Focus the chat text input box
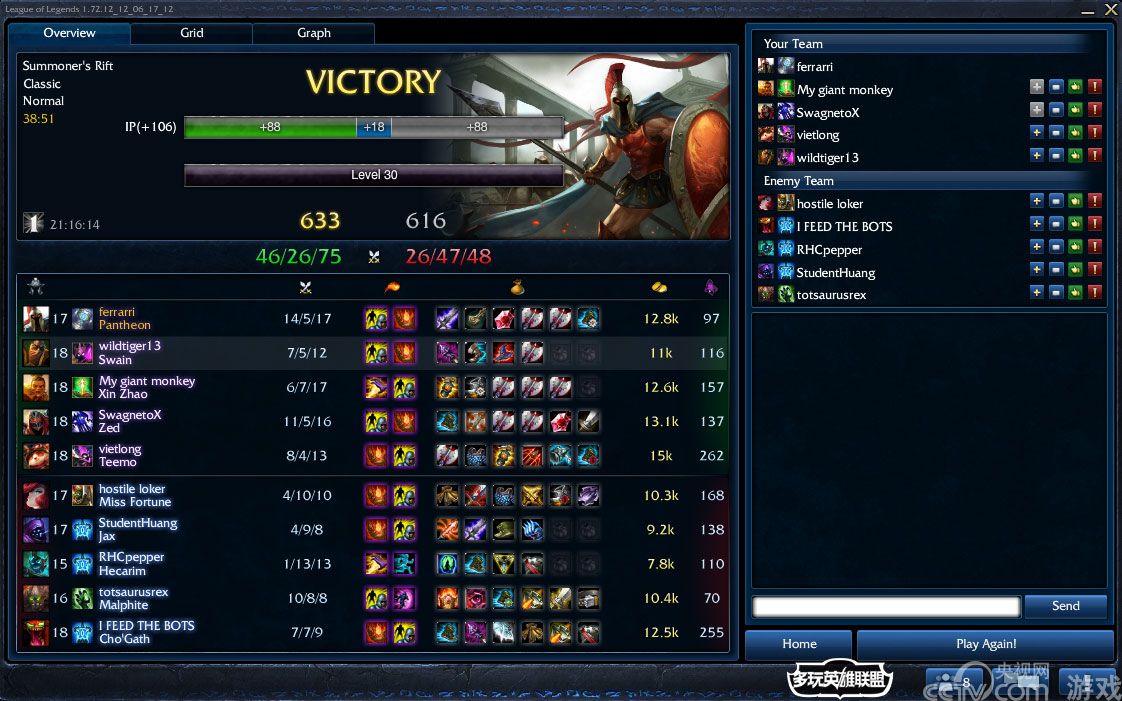Image resolution: width=1122 pixels, height=701 pixels. pos(886,607)
